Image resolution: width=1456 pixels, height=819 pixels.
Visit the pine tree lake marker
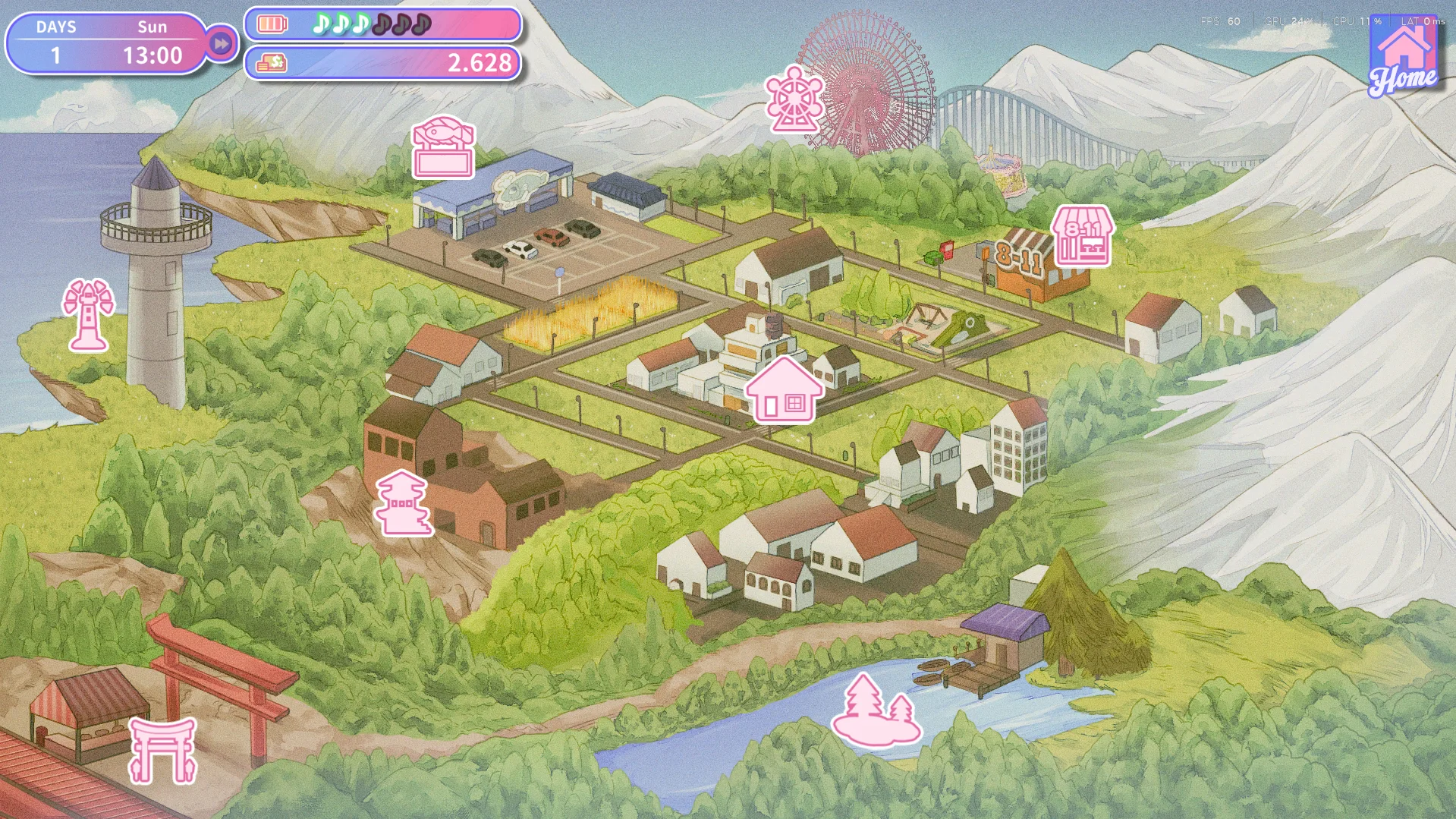[876, 710]
